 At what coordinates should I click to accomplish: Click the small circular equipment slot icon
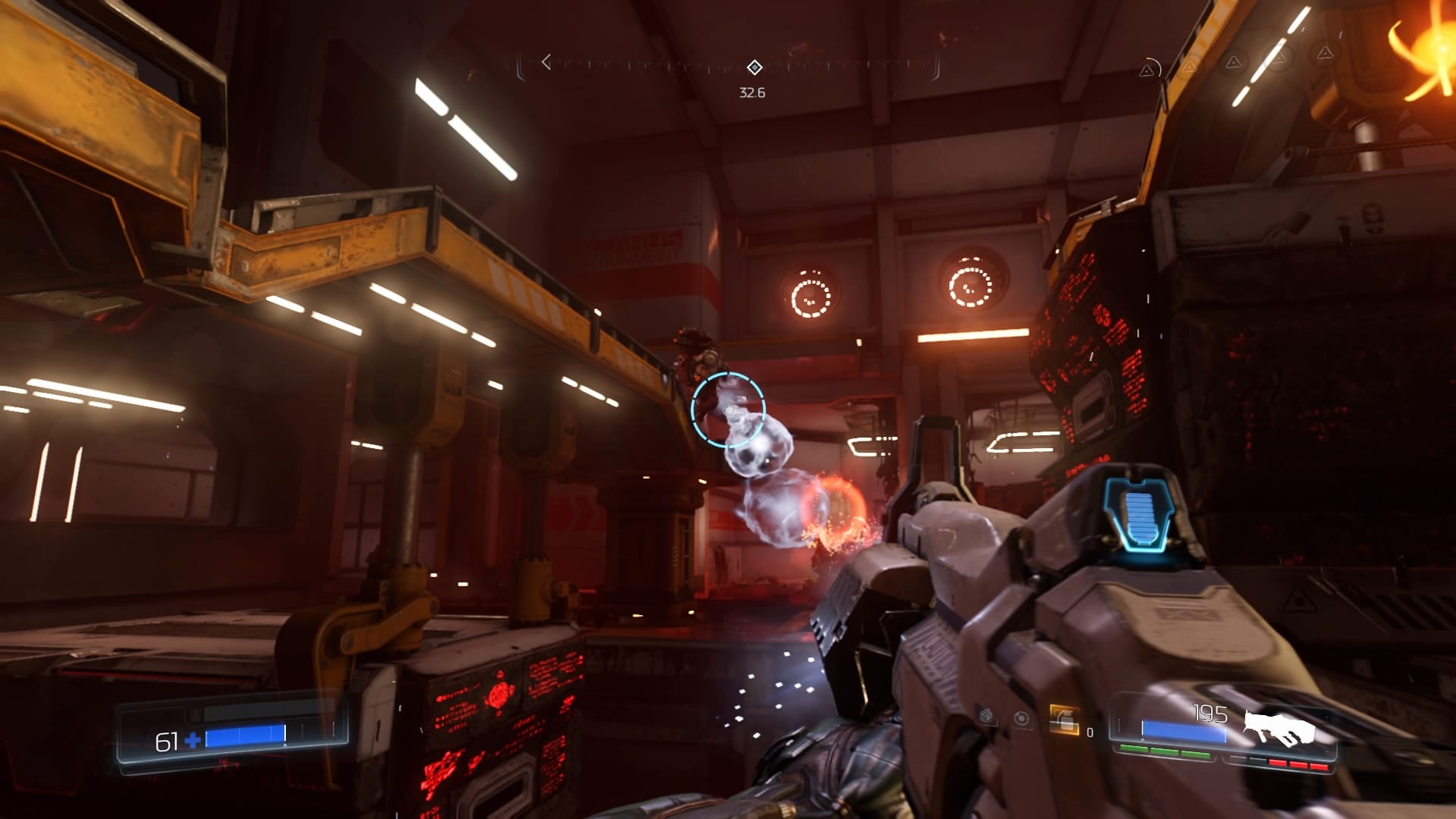point(1021,718)
